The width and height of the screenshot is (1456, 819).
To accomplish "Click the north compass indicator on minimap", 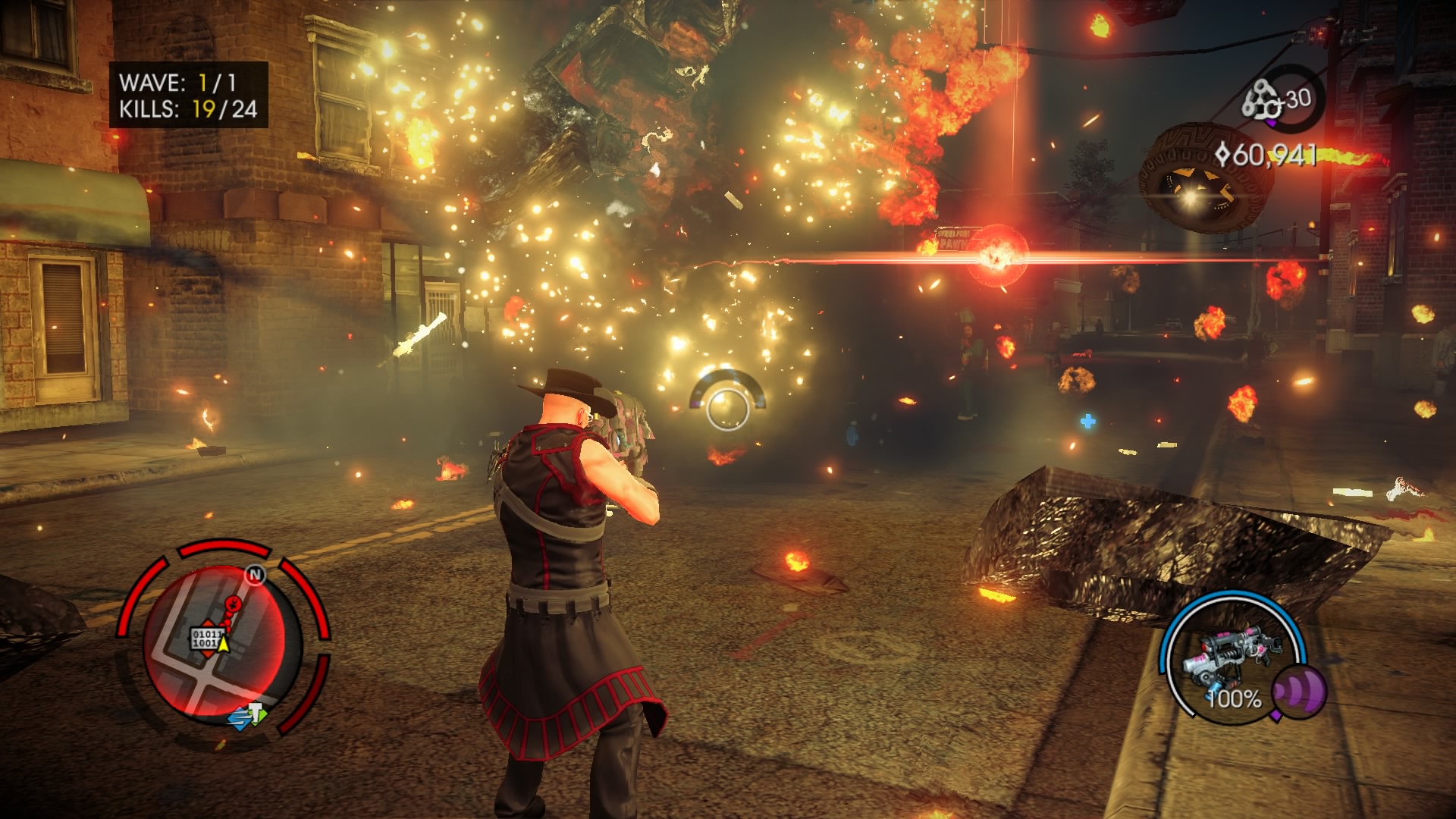I will 256,576.
